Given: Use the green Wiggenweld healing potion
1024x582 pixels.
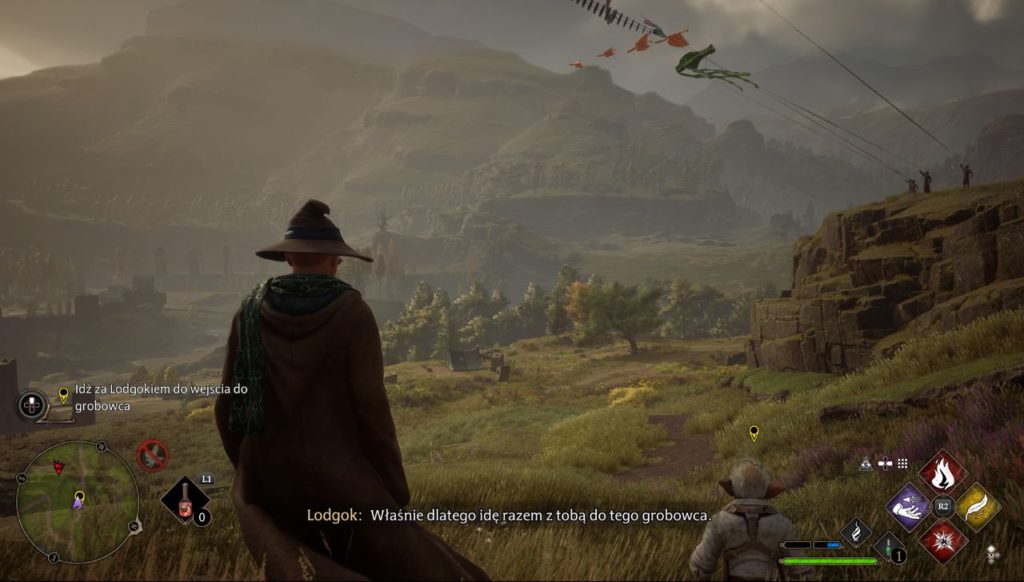Looking at the screenshot, I should point(888,547).
